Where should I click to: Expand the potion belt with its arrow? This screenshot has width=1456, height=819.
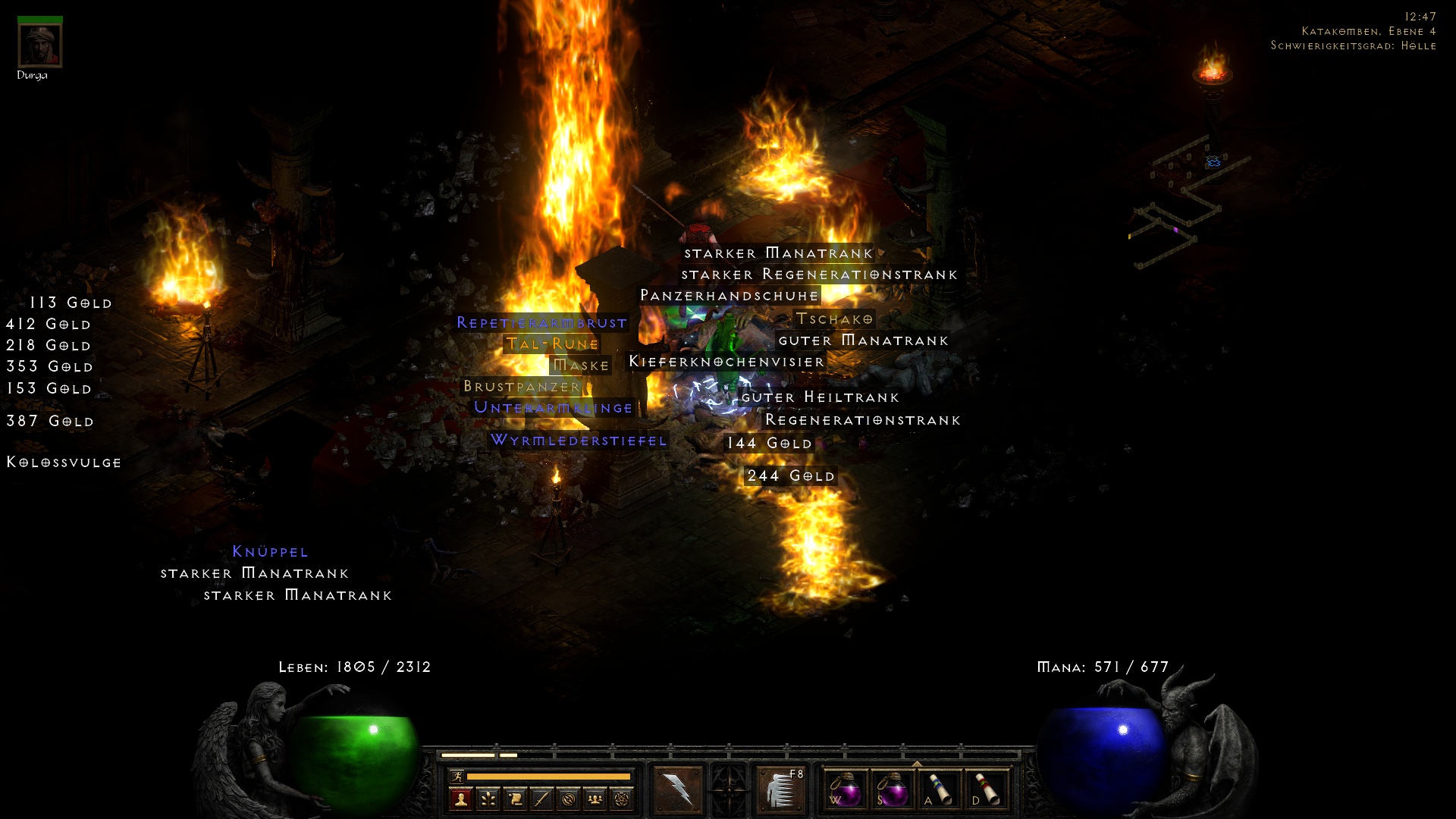point(917,765)
